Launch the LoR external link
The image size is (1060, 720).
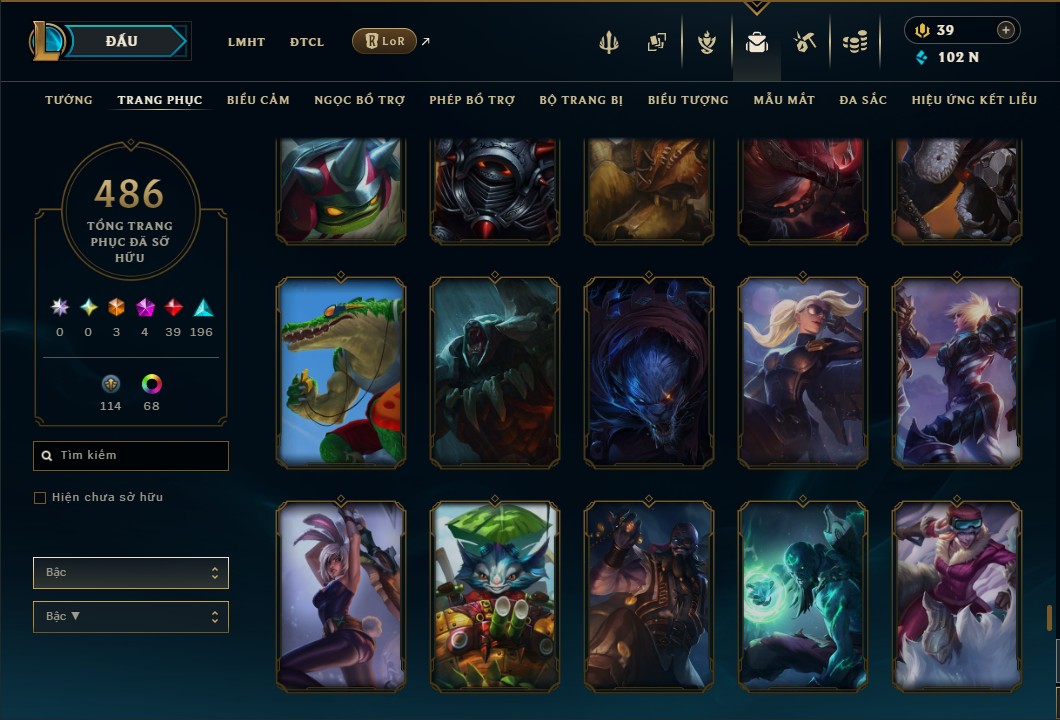click(x=385, y=41)
